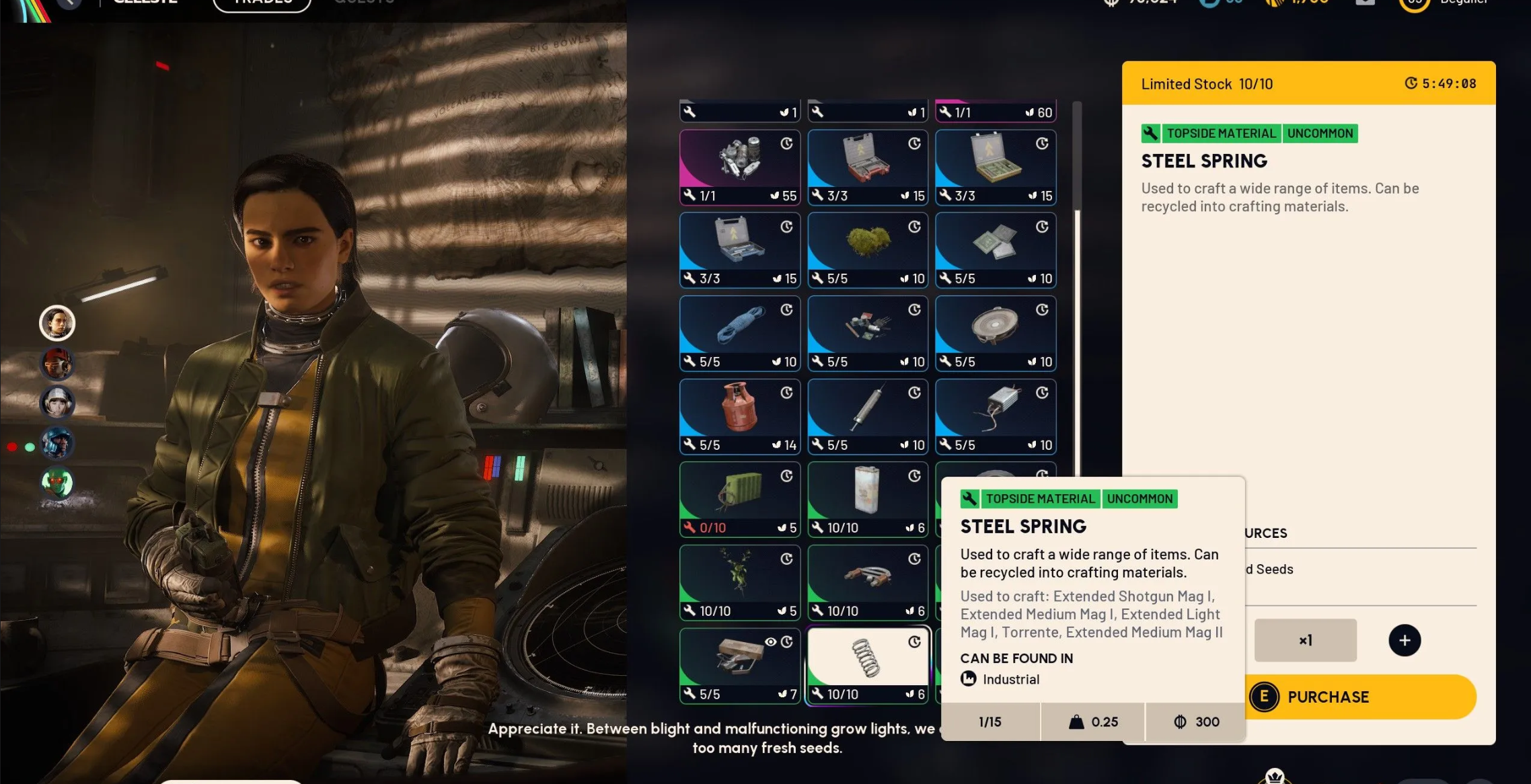
Task: Pick the syringe item slot
Action: 867,416
